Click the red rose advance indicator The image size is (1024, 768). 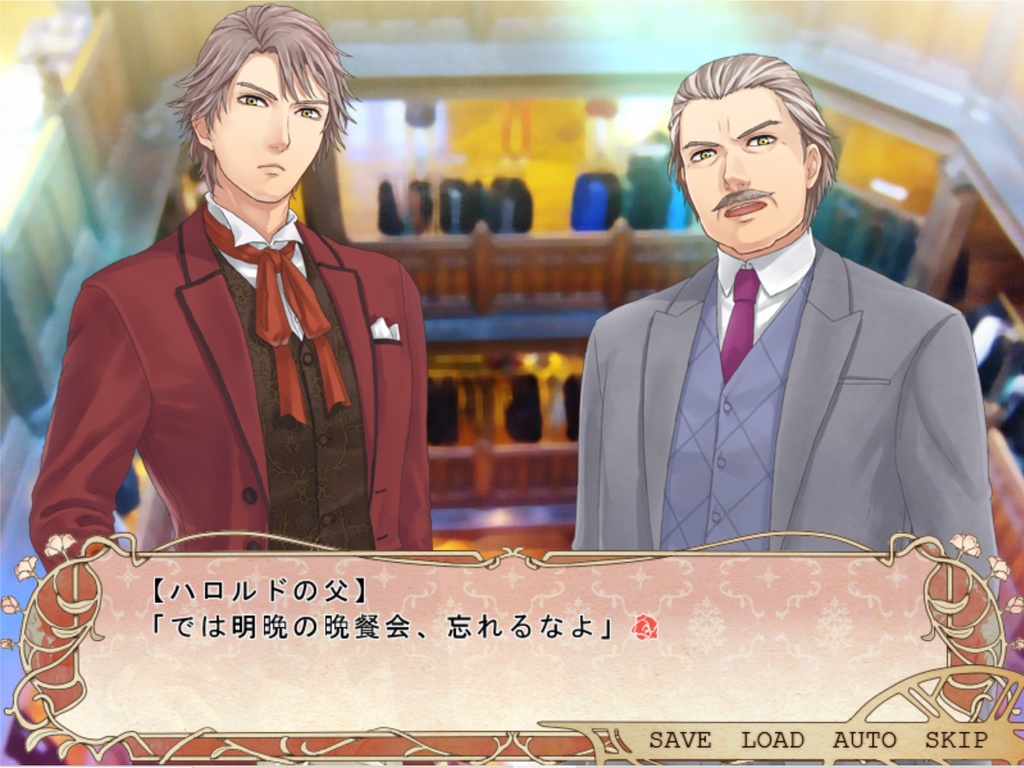coord(645,627)
